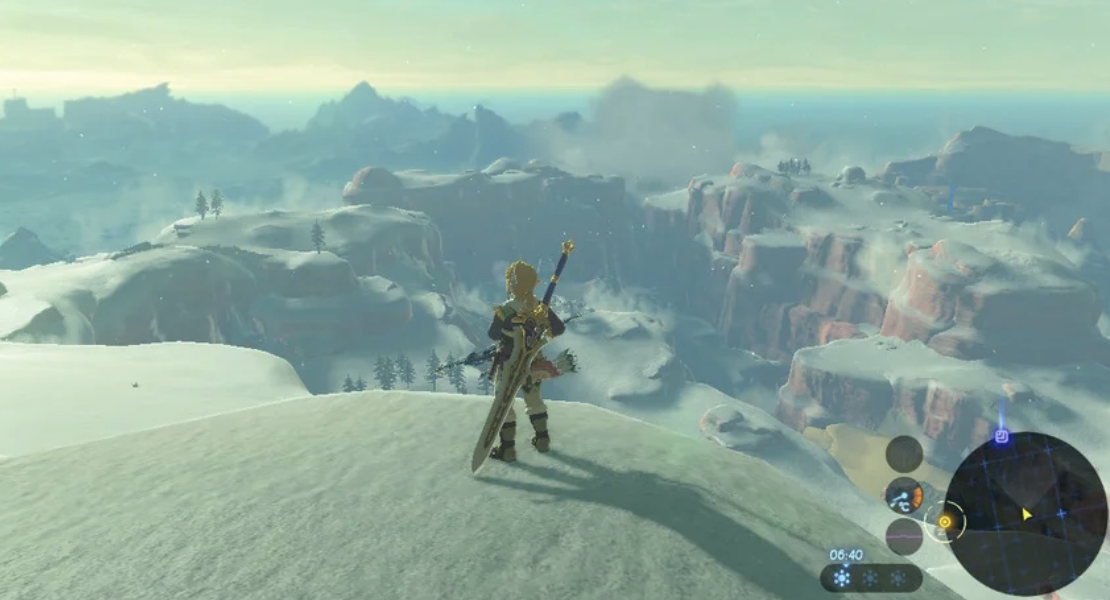Click the yellow objective marker beside the minimap
Viewport: 1110px width, 600px height.
point(944,521)
